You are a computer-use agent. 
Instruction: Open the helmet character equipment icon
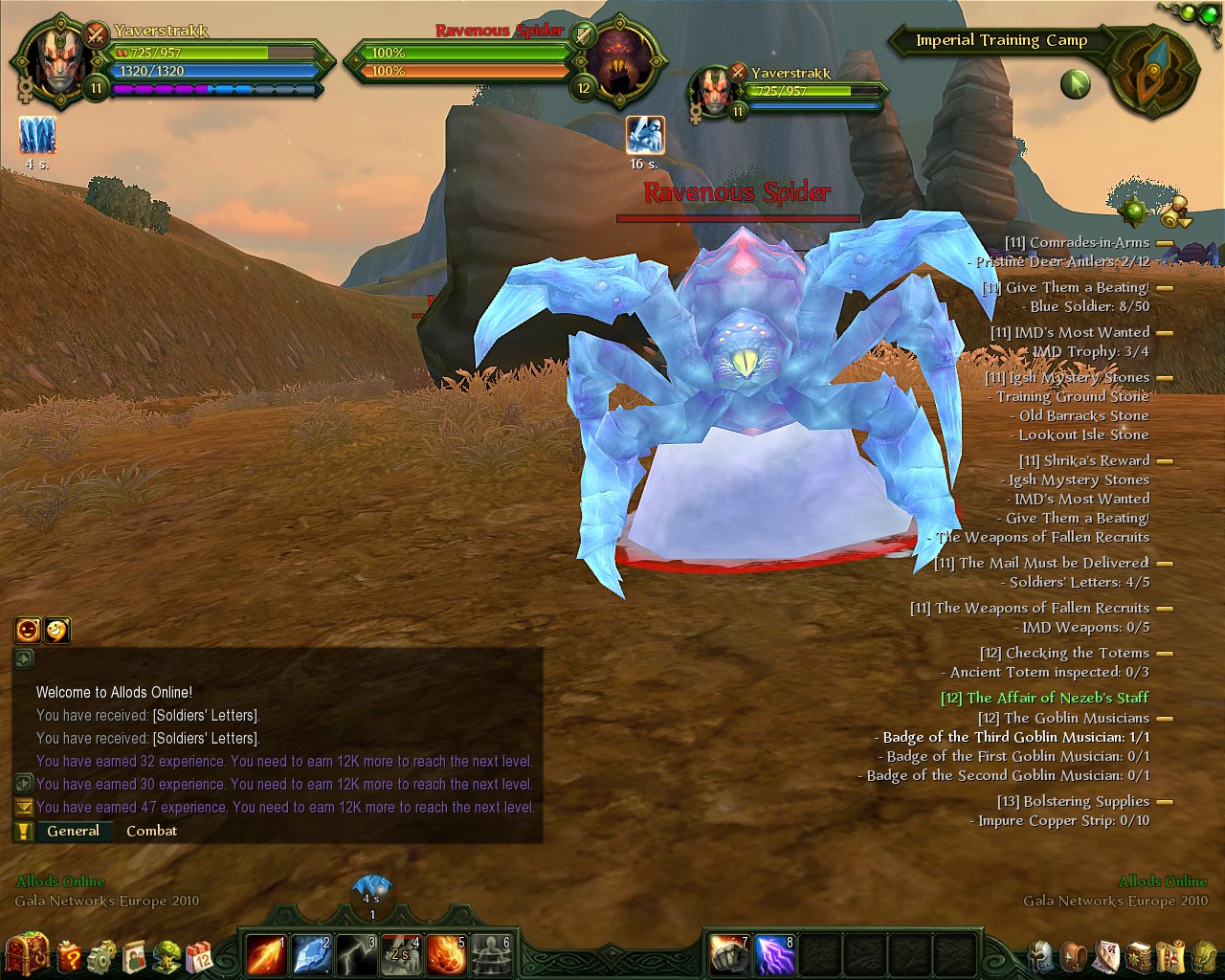coord(1041,955)
